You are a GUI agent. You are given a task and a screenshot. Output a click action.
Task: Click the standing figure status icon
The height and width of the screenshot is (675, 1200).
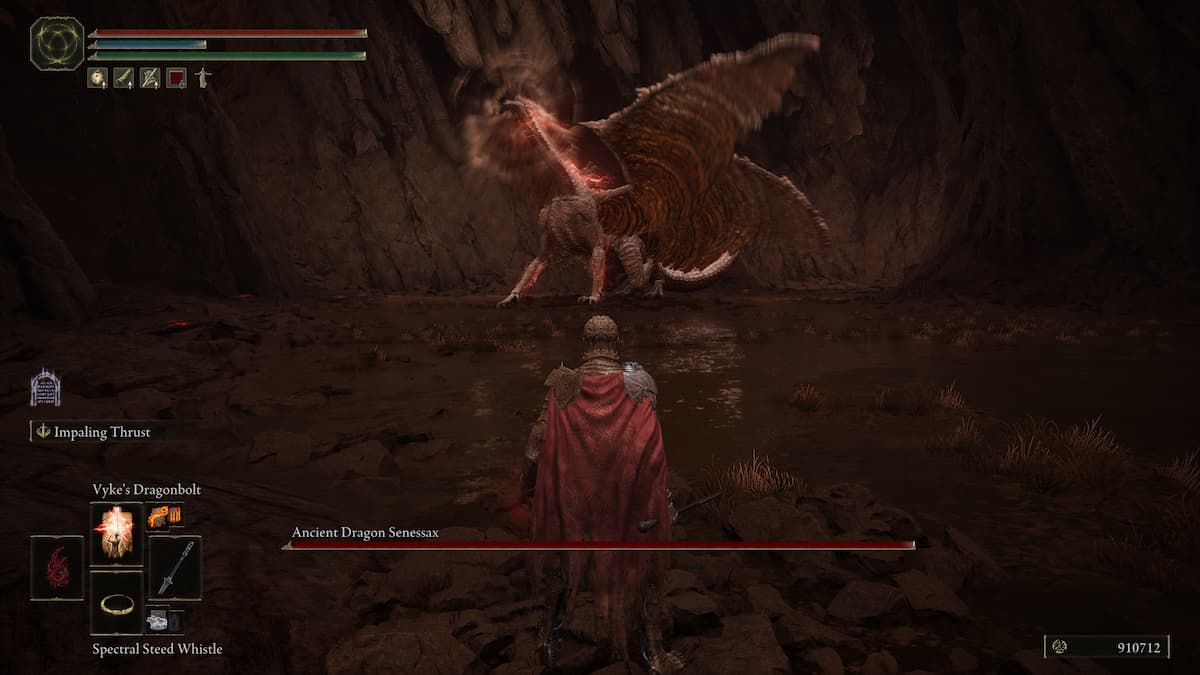tap(203, 78)
